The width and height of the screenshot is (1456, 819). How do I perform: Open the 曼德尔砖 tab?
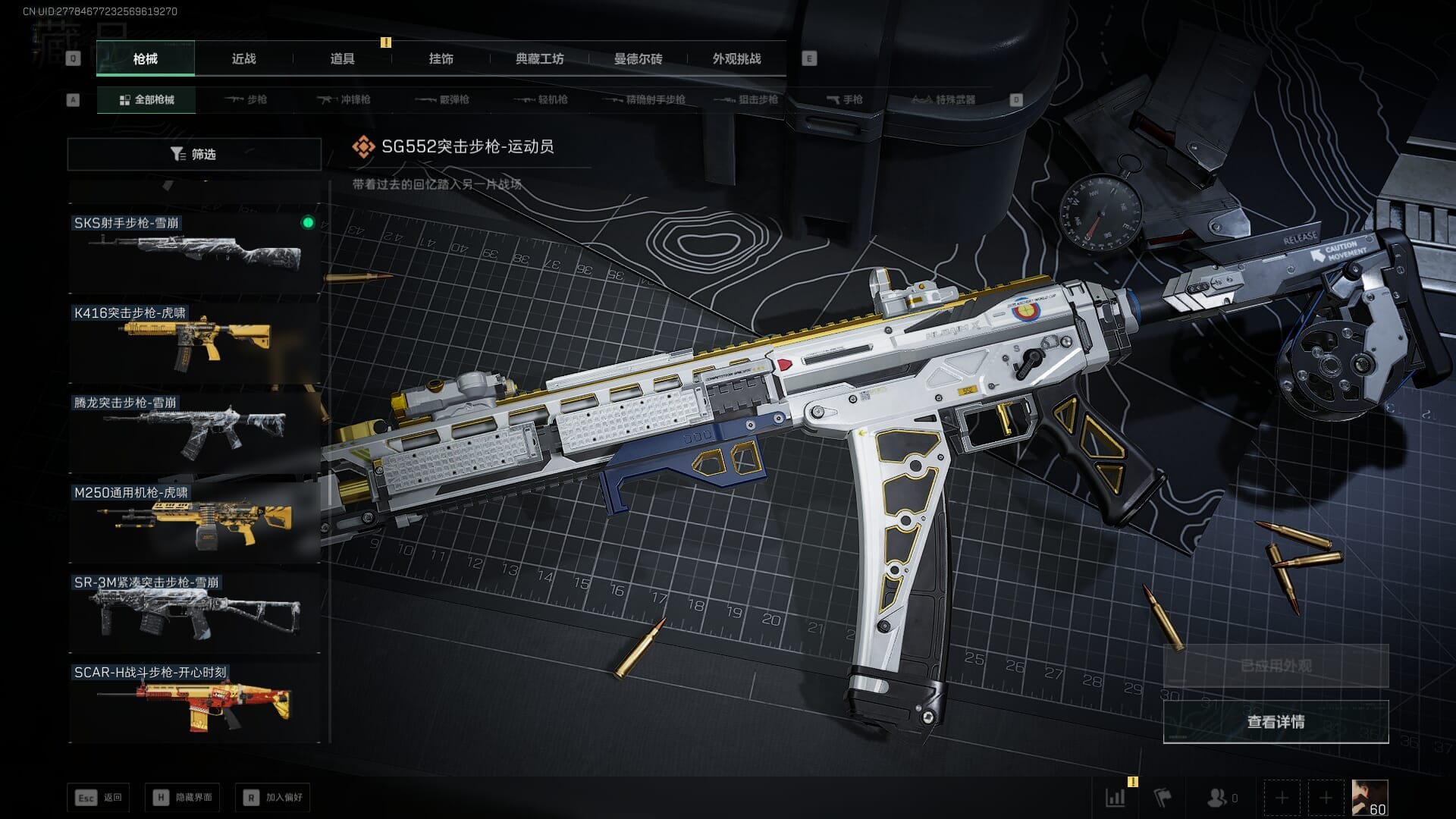[x=638, y=58]
